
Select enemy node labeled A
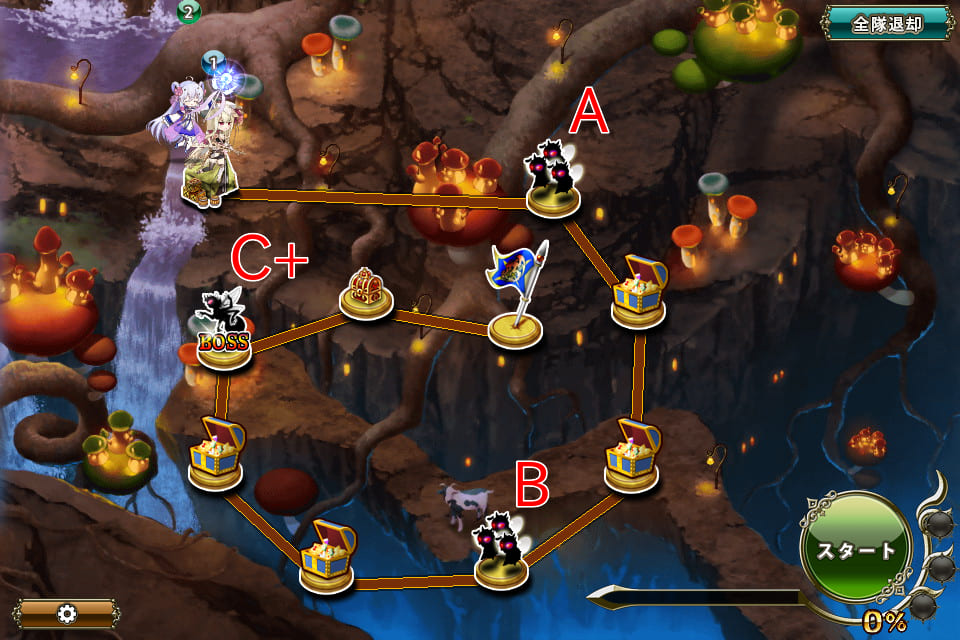tap(553, 181)
